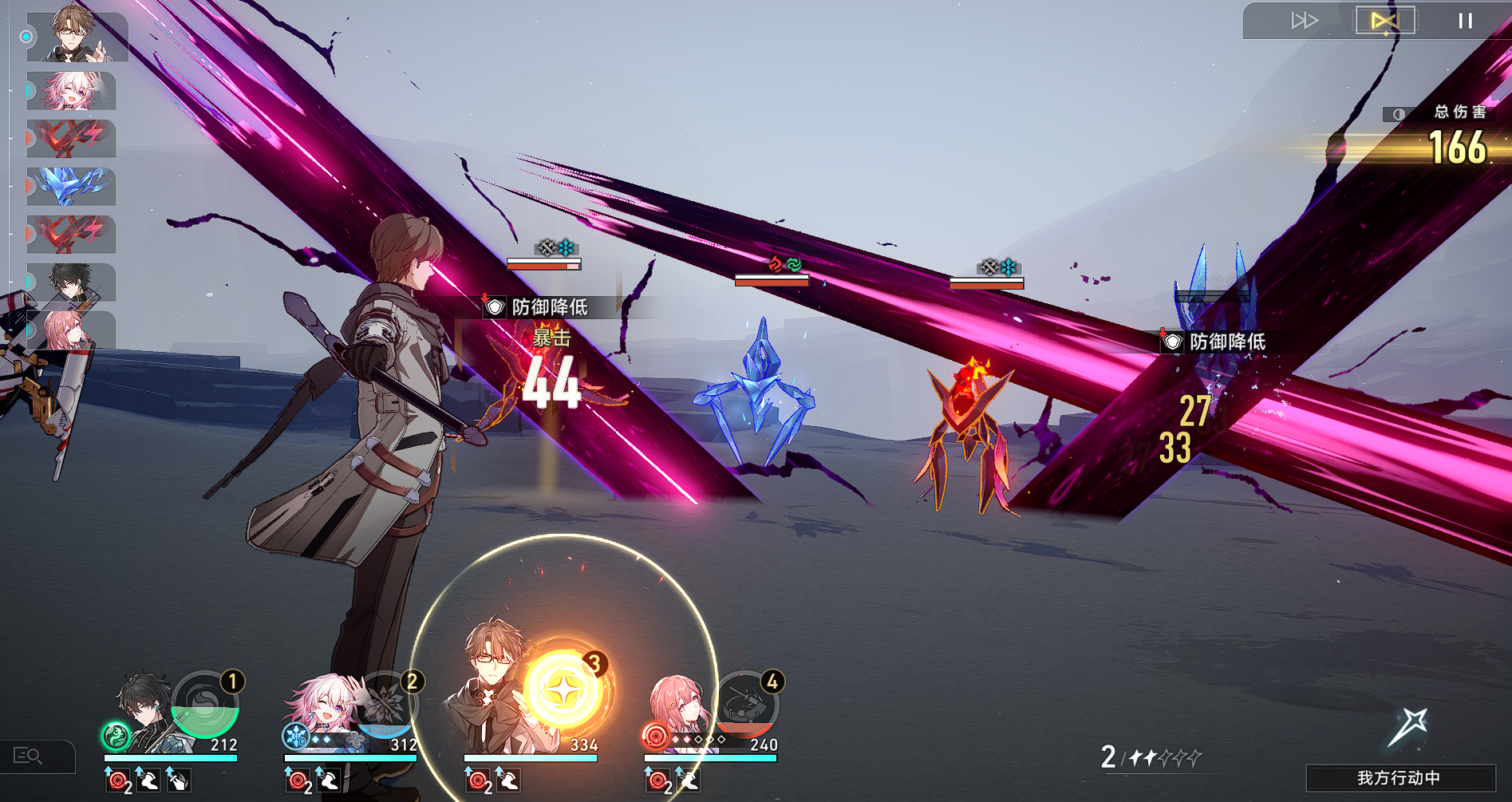Toggle auto-battle mode

(x=1385, y=21)
